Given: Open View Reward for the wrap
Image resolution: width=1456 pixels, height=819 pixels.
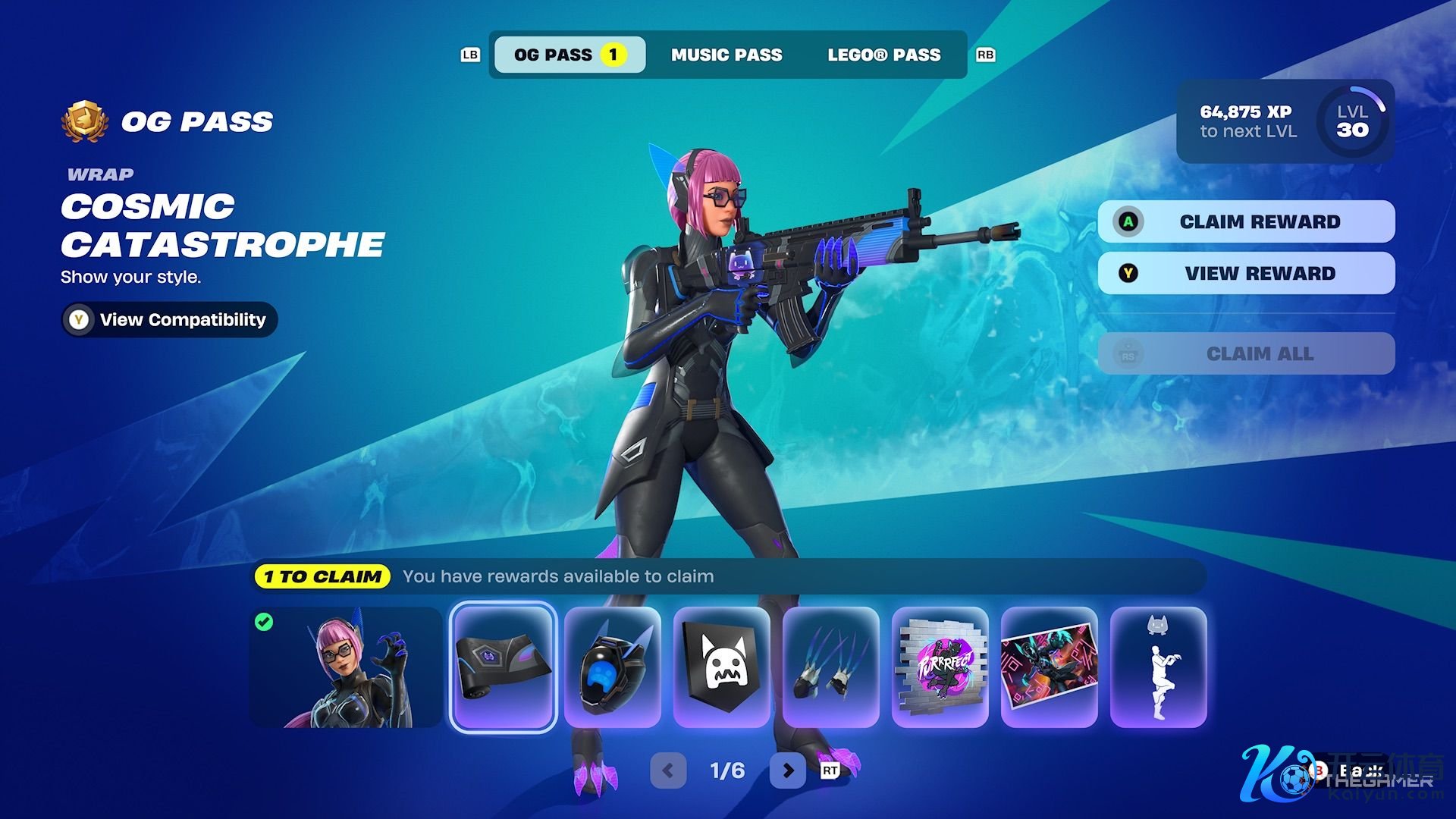Looking at the screenshot, I should point(1246,273).
